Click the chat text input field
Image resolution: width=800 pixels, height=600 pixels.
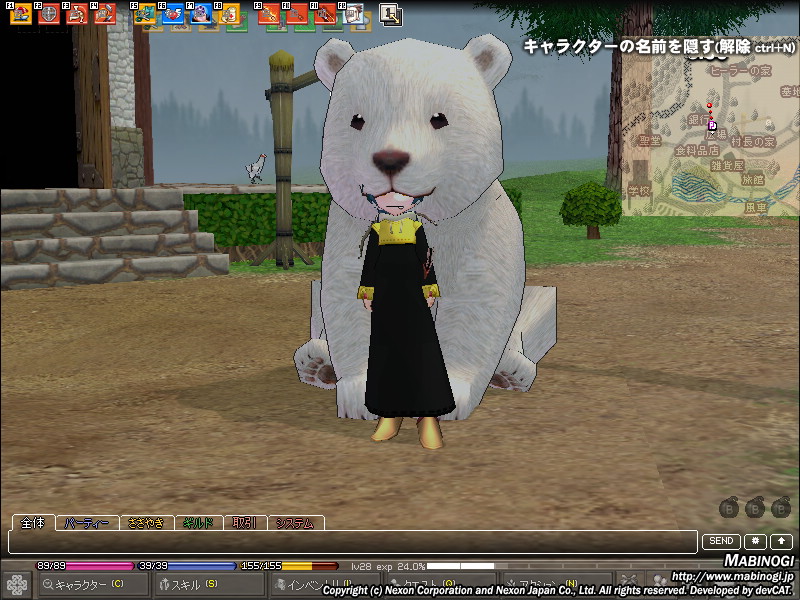pyautogui.click(x=350, y=542)
